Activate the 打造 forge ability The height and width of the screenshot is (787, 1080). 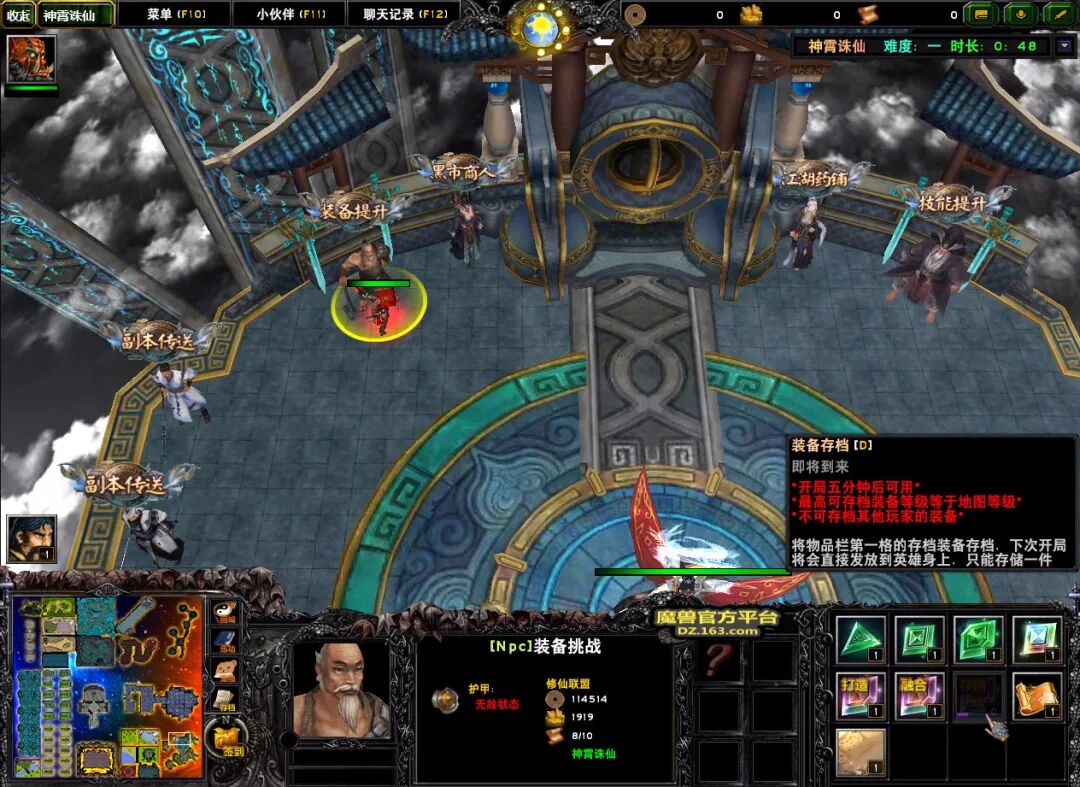point(860,696)
